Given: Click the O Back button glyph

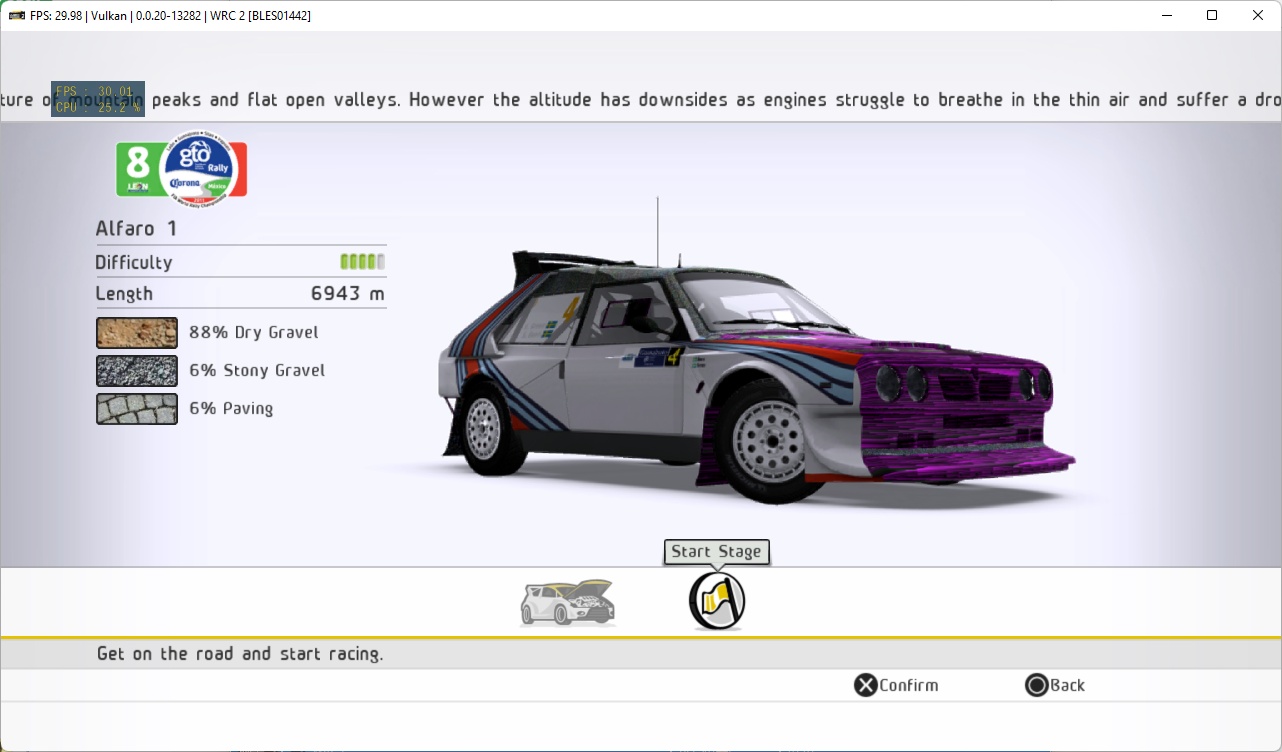Looking at the screenshot, I should click(x=1035, y=685).
